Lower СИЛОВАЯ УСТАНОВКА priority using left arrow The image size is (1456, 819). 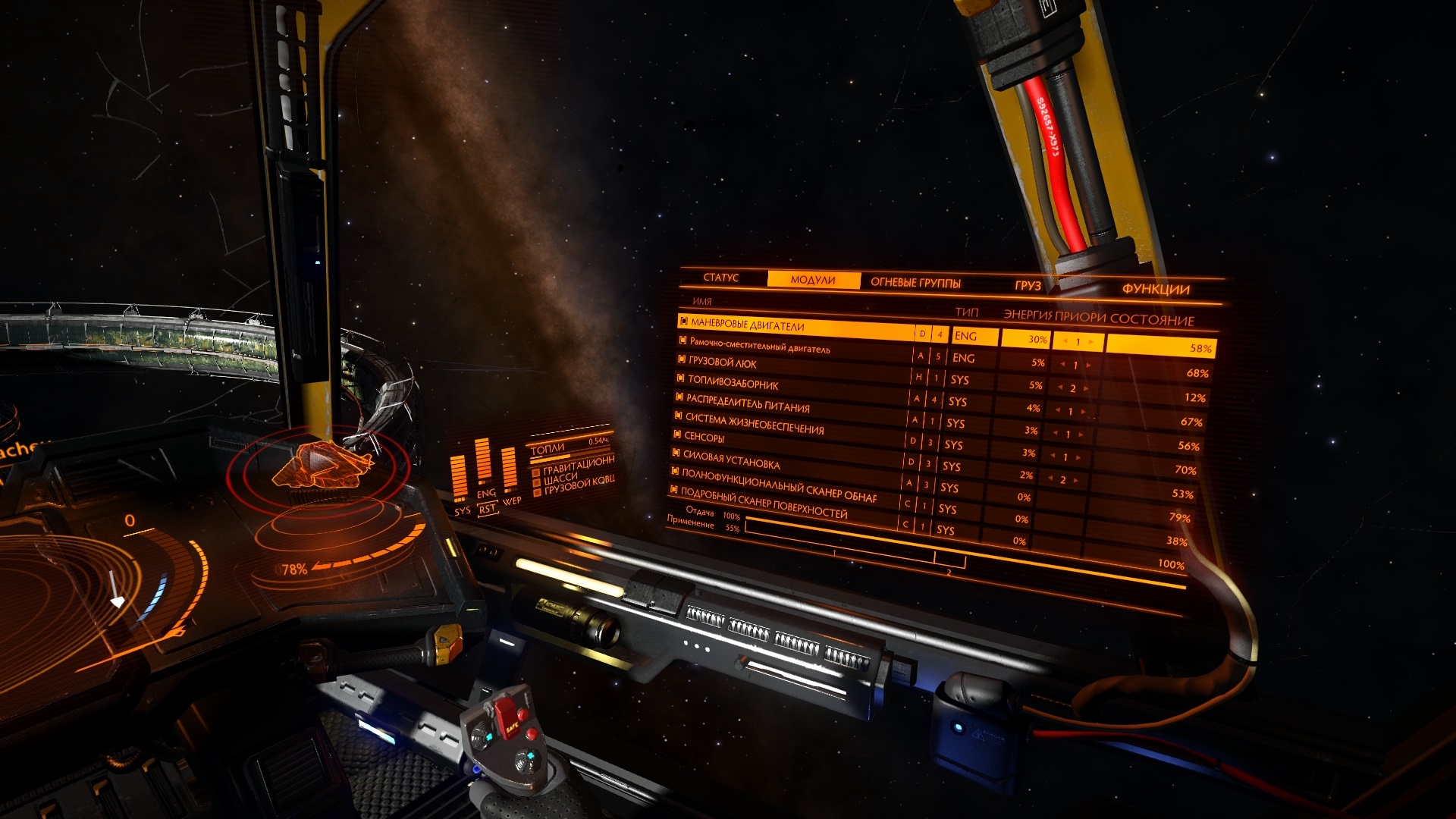click(x=1050, y=479)
